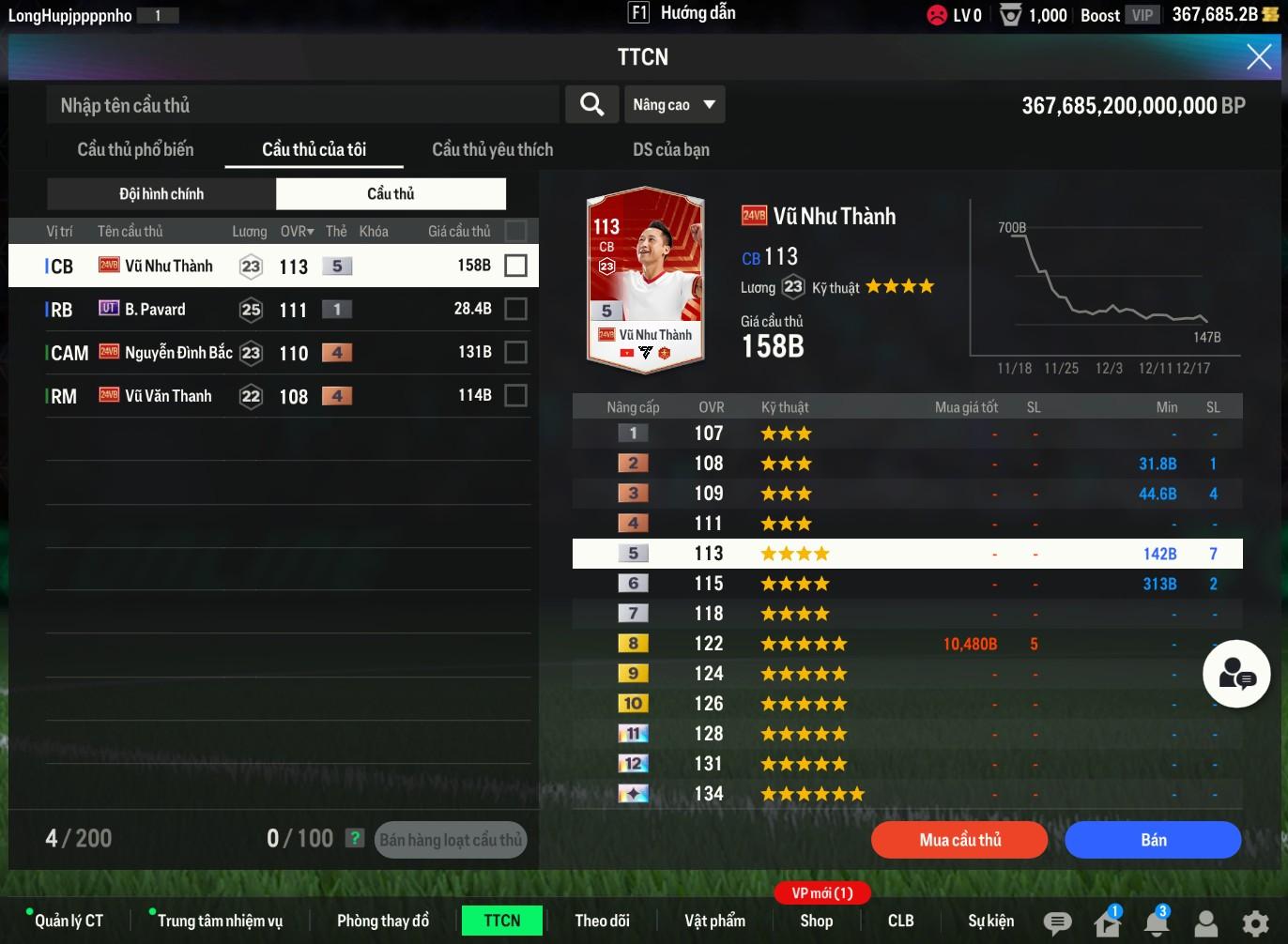Open the Shop menu
Image resolution: width=1288 pixels, height=944 pixels.
(816, 921)
